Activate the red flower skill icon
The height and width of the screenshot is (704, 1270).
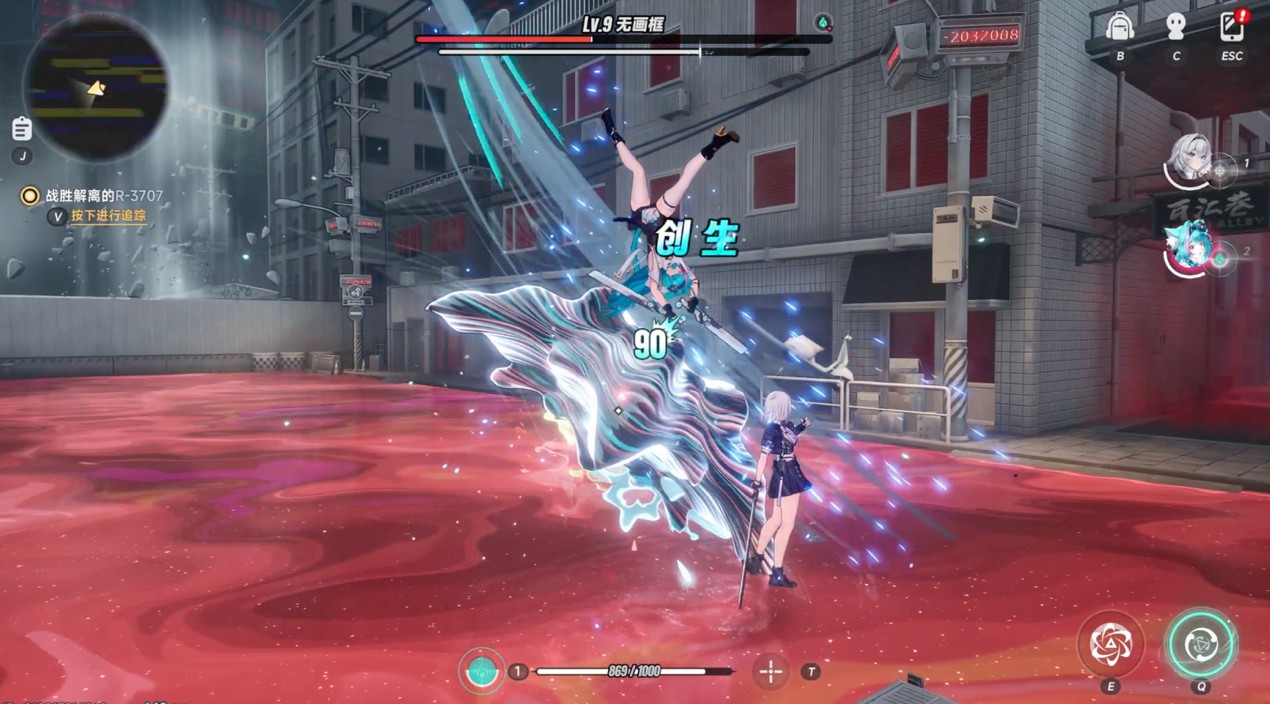[1110, 643]
